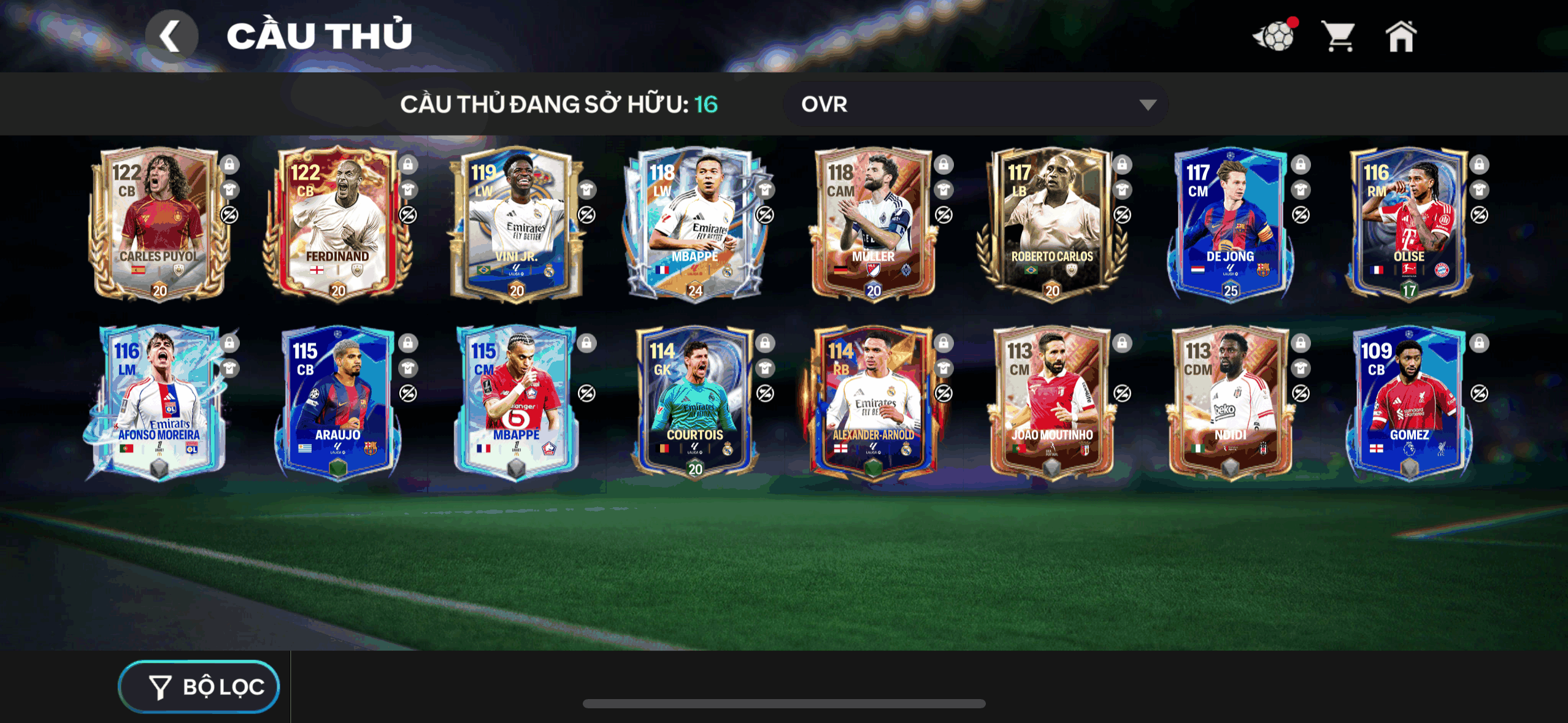Choose the Roberto Carlos card

(1051, 225)
